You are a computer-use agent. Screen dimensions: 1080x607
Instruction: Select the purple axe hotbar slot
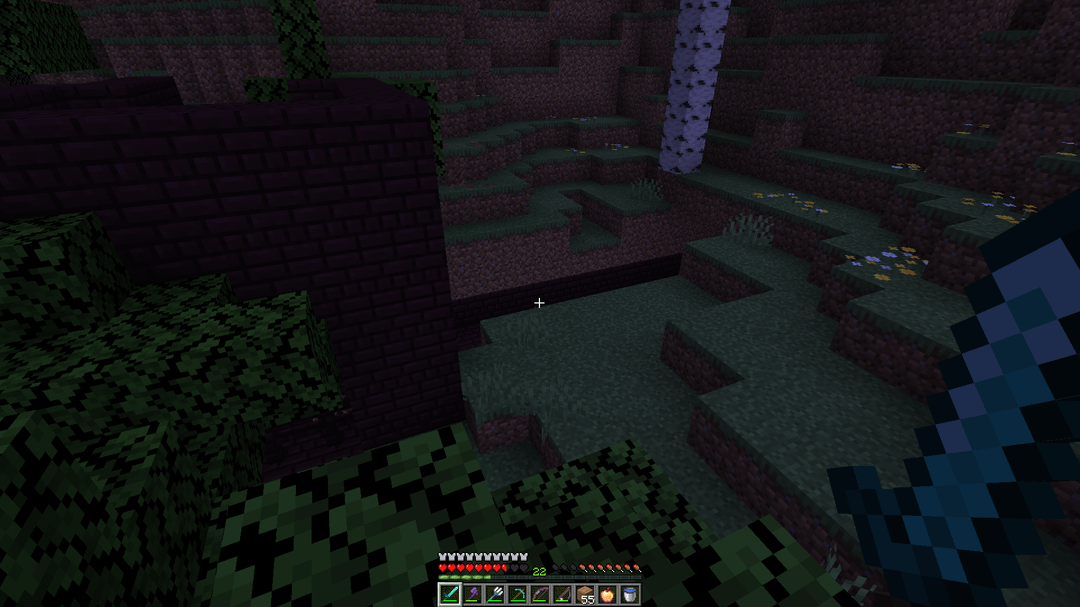[x=471, y=595]
